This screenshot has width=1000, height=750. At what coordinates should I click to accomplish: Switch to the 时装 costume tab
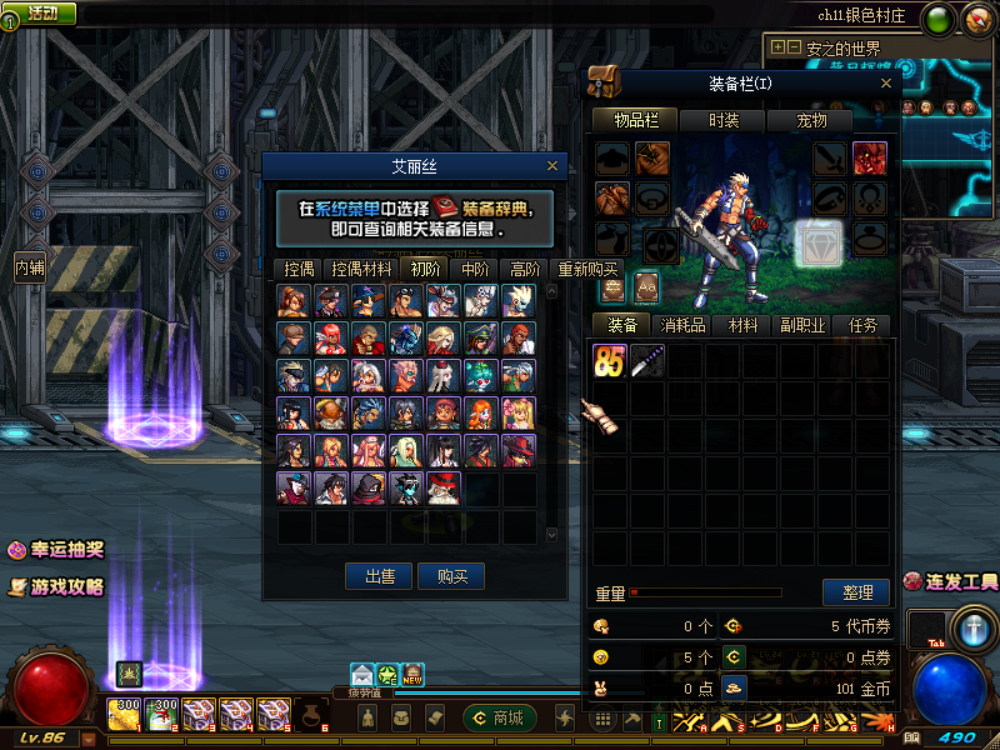coord(723,120)
